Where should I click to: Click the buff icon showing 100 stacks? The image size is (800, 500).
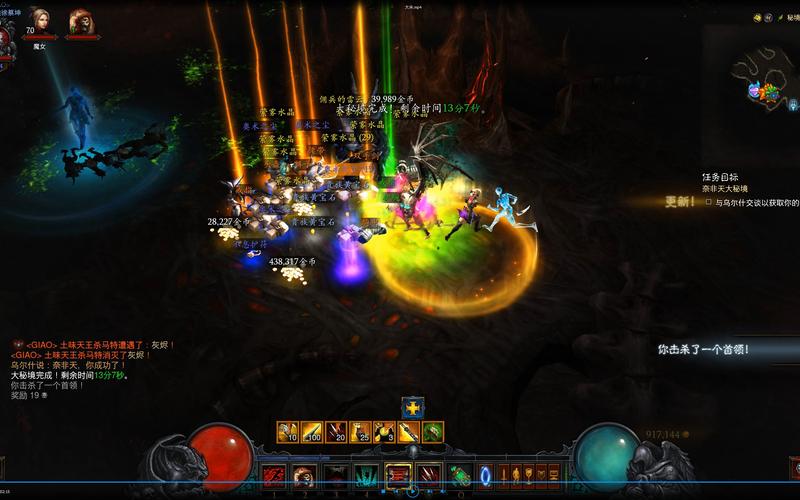click(313, 432)
